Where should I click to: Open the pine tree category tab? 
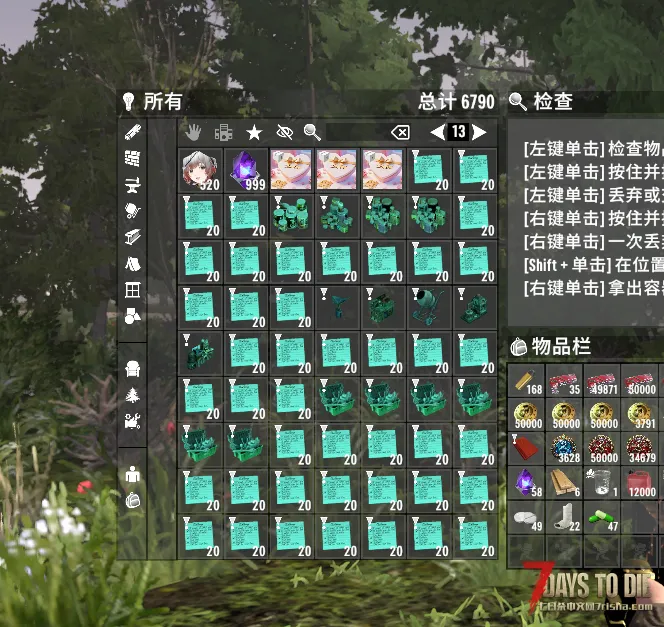click(132, 395)
